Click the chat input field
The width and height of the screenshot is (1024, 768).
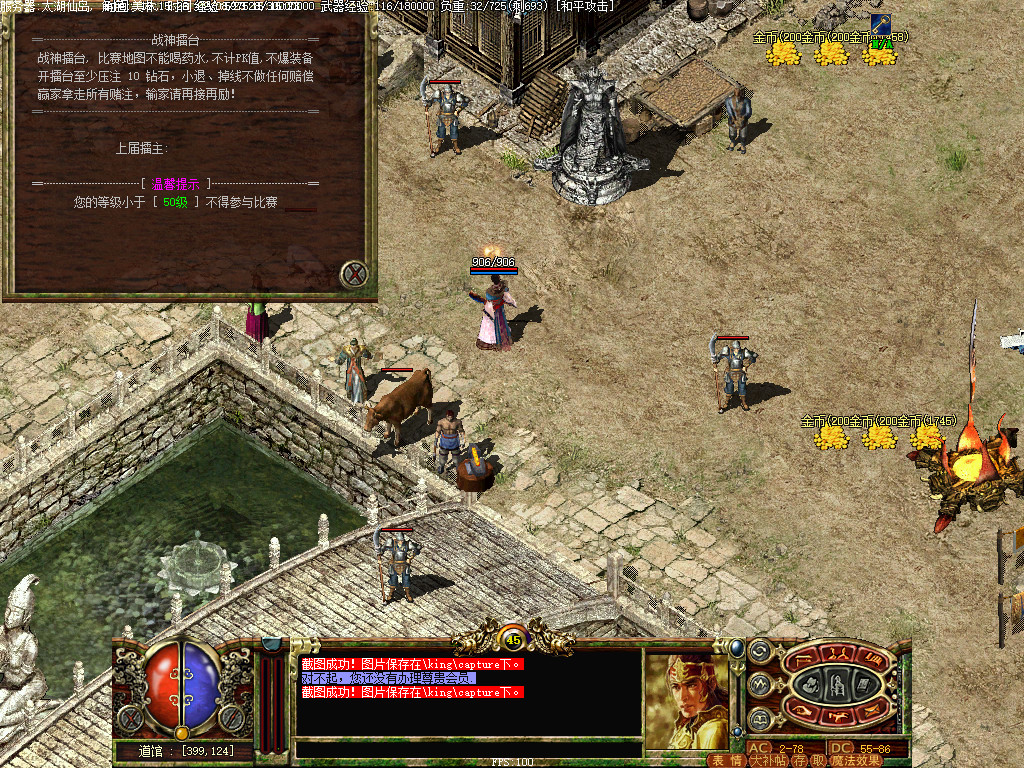[x=468, y=749]
